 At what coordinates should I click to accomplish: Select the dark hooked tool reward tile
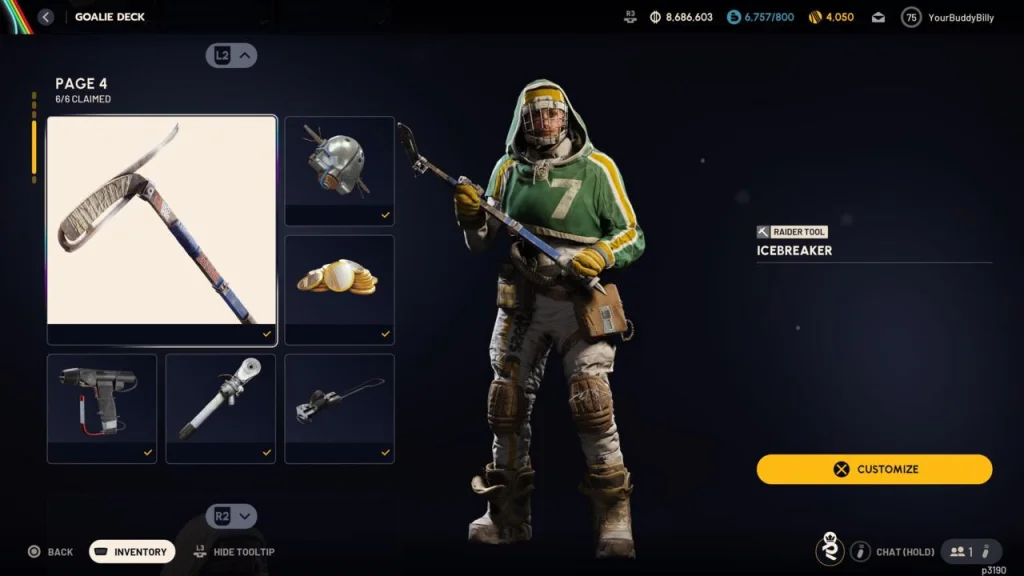[x=339, y=407]
